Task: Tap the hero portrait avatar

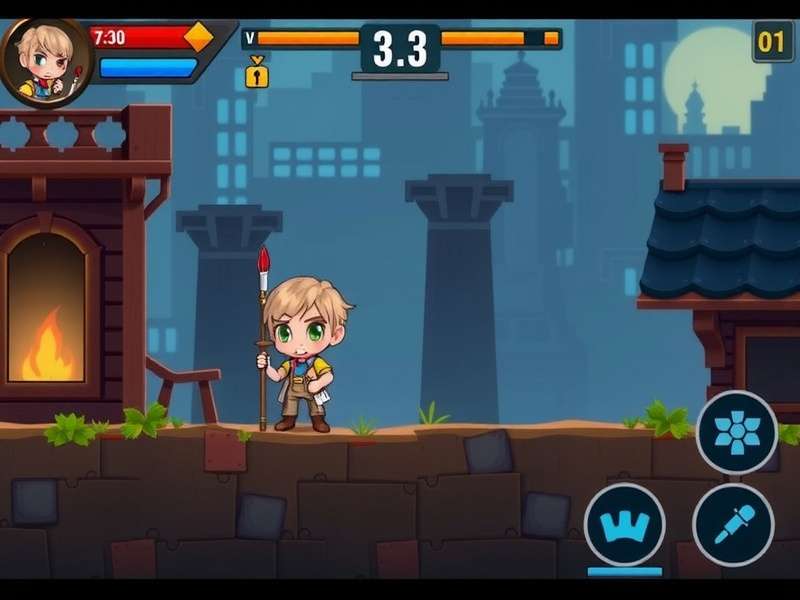Action: pos(46,62)
